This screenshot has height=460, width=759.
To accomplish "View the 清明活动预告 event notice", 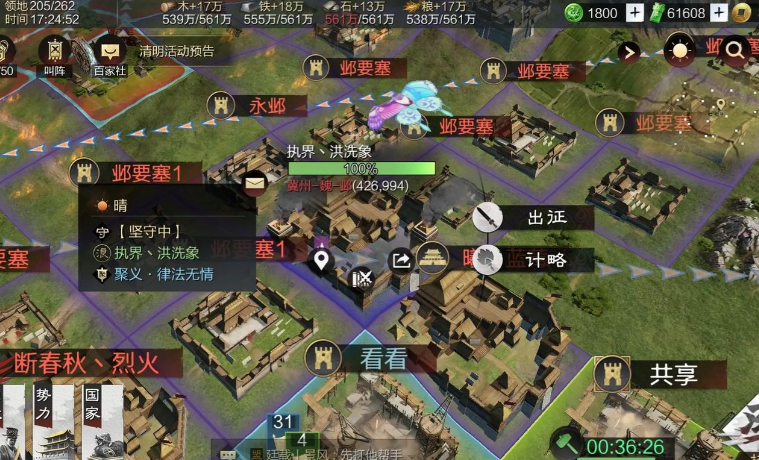I will coord(176,51).
